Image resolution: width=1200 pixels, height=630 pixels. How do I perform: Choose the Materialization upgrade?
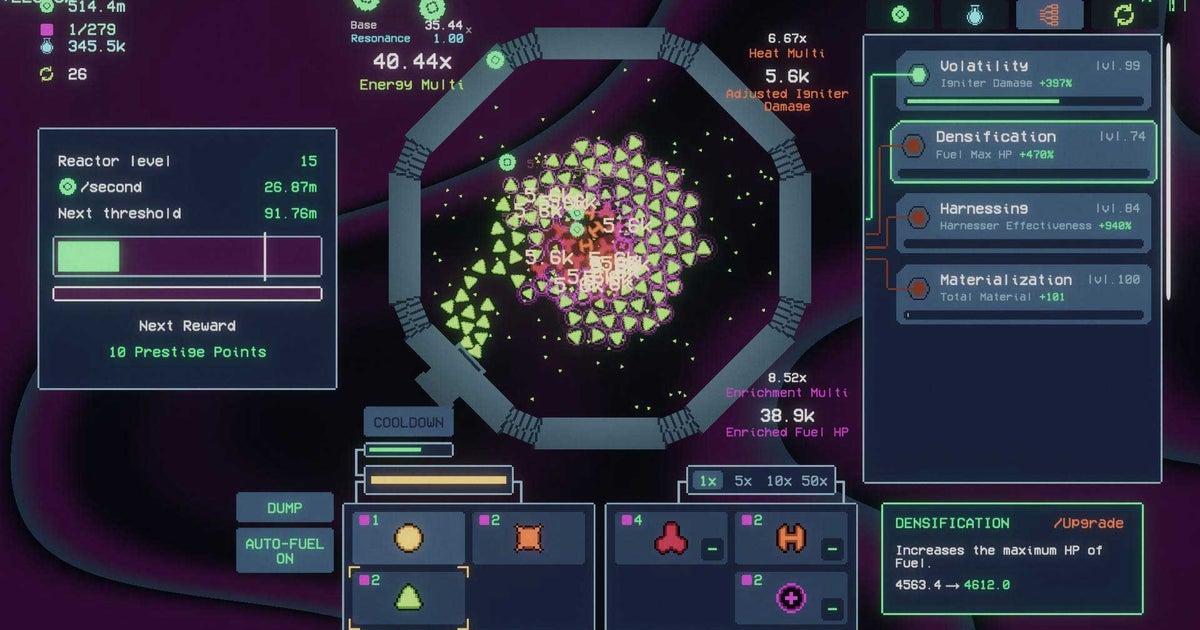point(1024,293)
